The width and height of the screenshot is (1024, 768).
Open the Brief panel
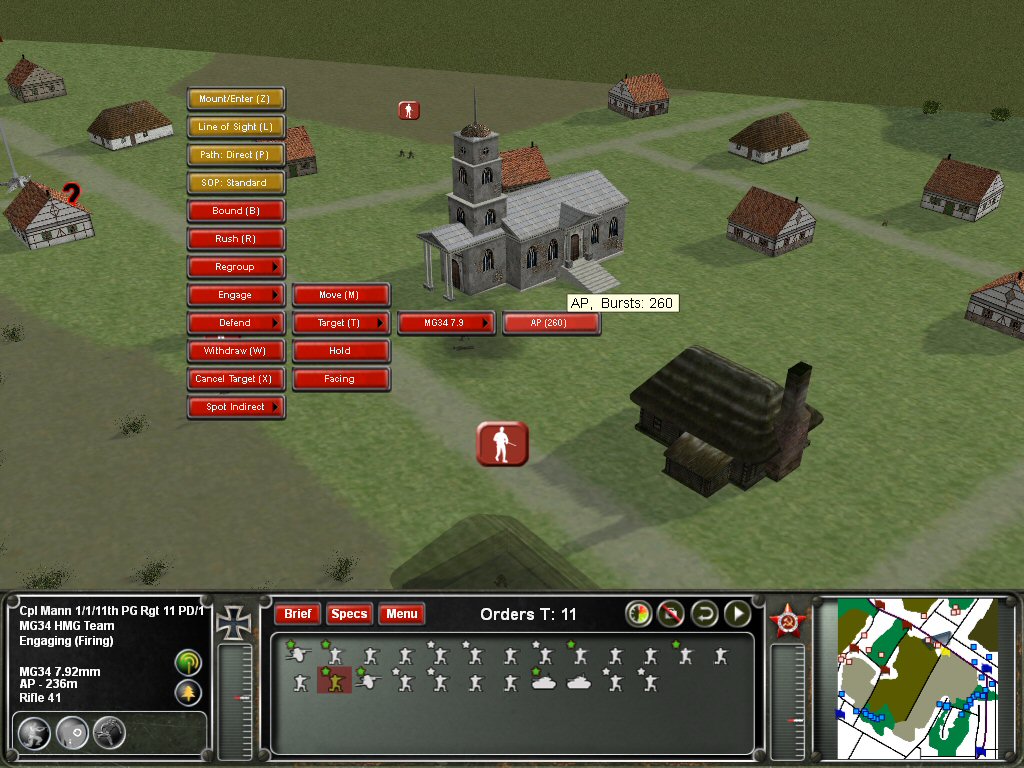(x=297, y=614)
